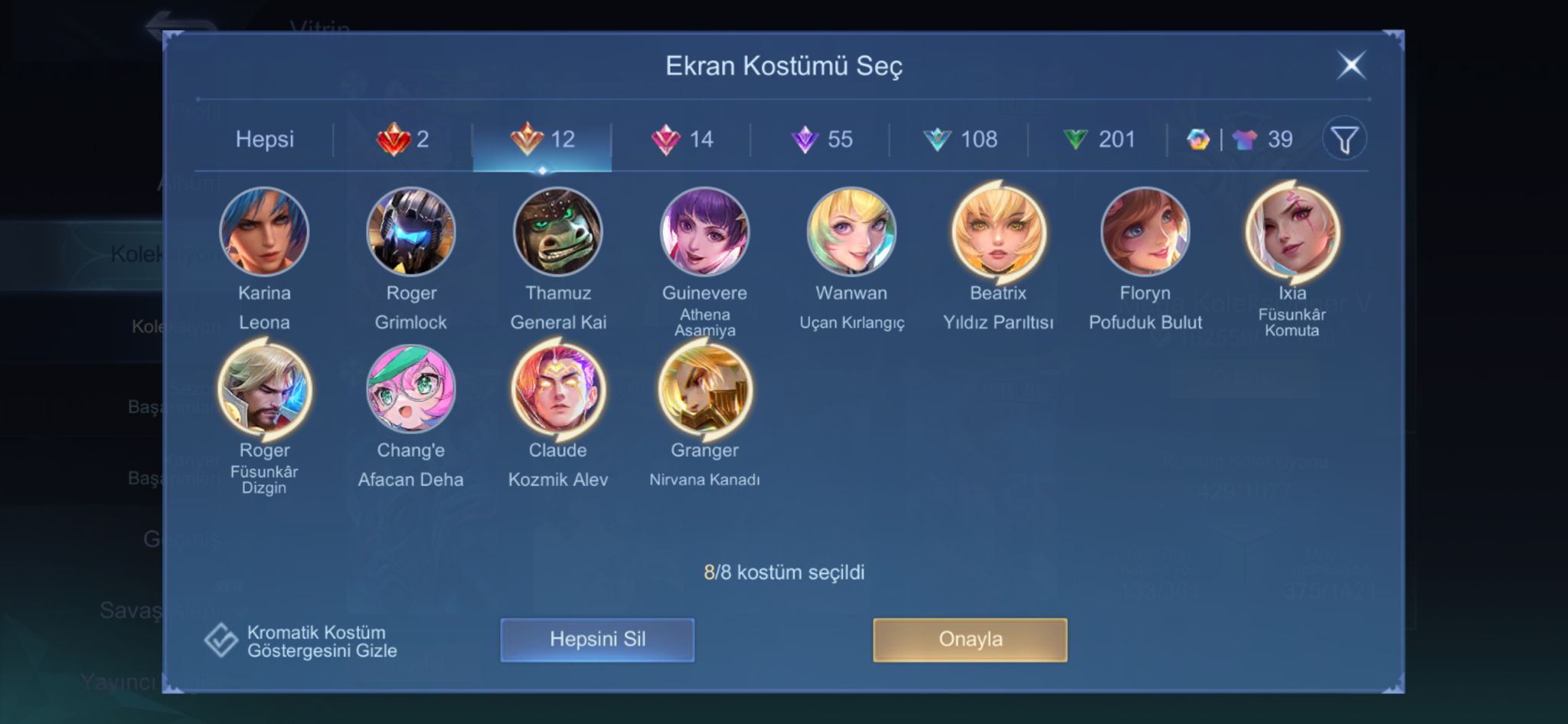Toggle the Kromatik Kostüm Göstergesini Gizle checkbox

click(221, 640)
